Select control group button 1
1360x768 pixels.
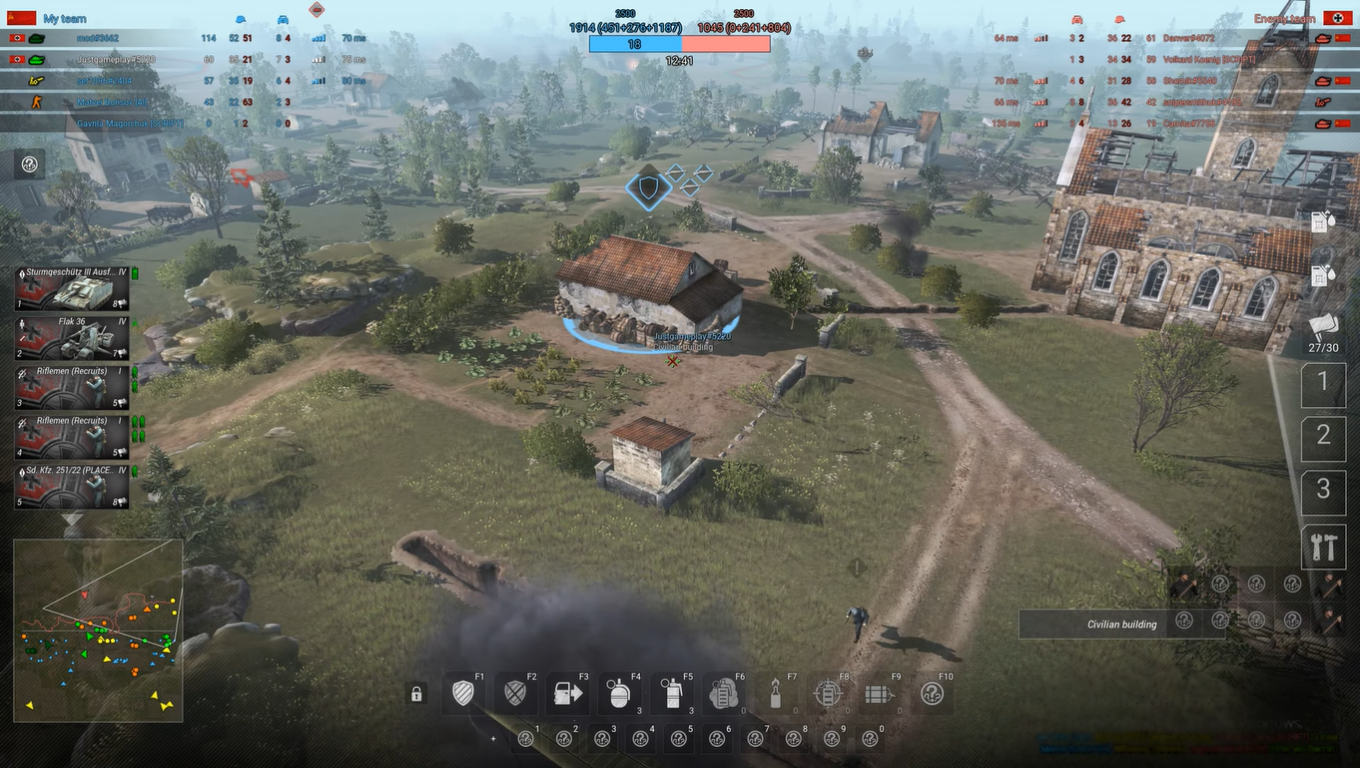click(x=1323, y=383)
